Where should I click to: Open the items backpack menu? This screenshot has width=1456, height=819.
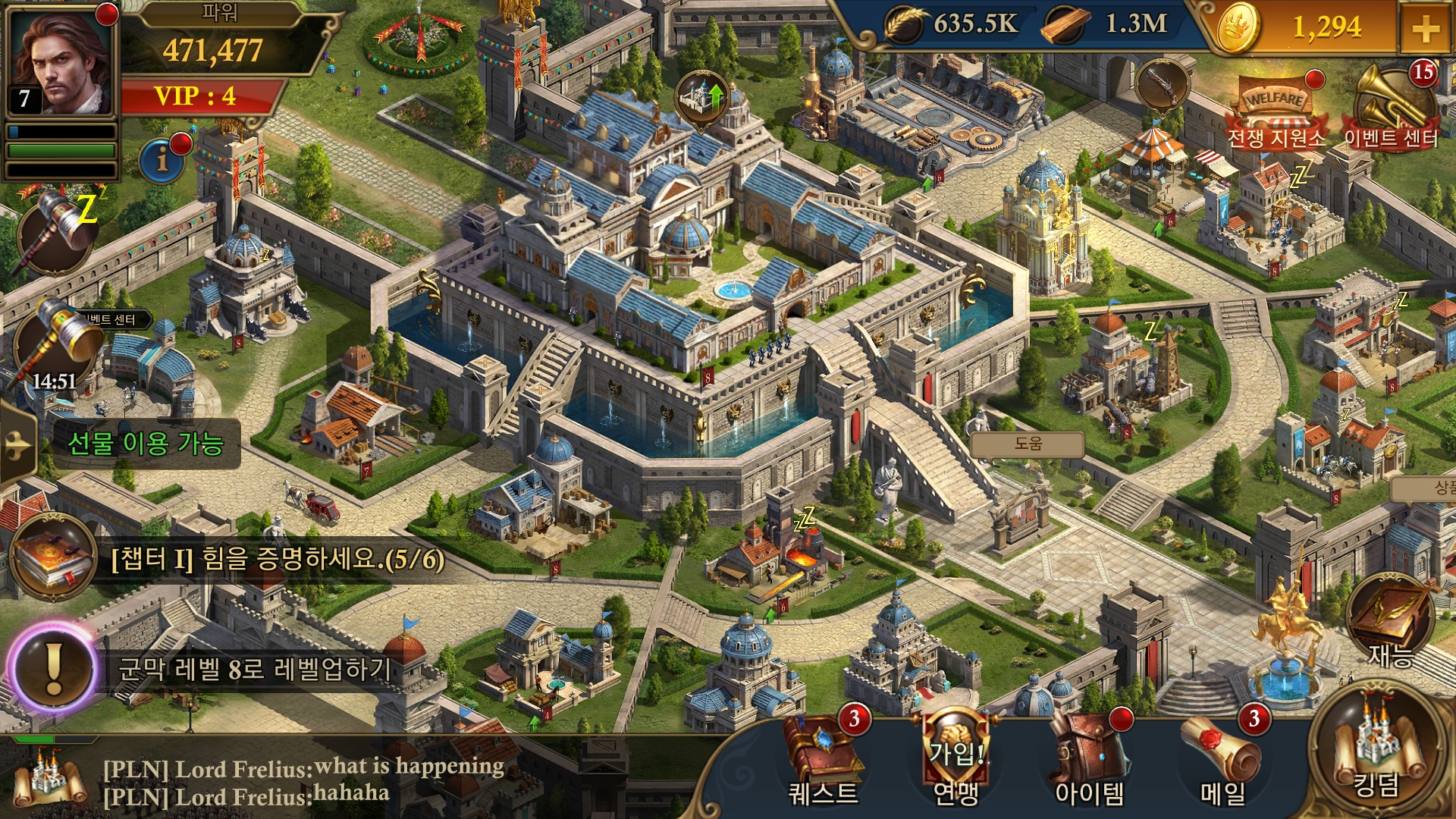point(1089,758)
